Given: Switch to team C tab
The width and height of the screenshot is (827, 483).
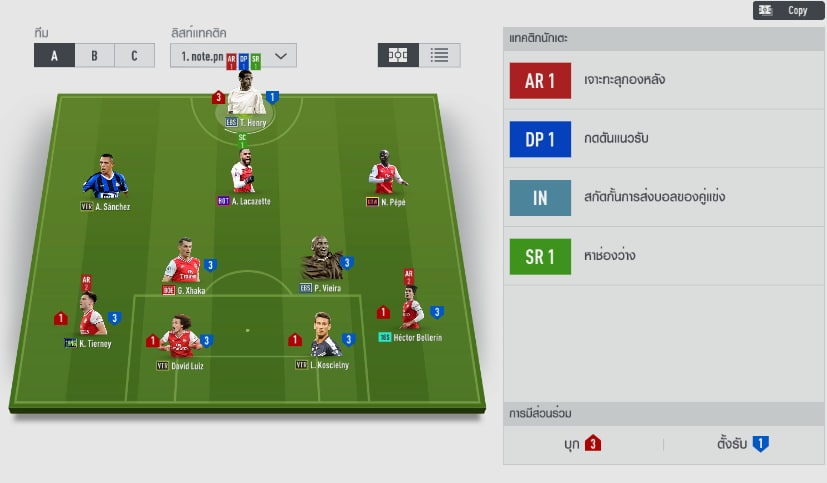Looking at the screenshot, I should [134, 56].
